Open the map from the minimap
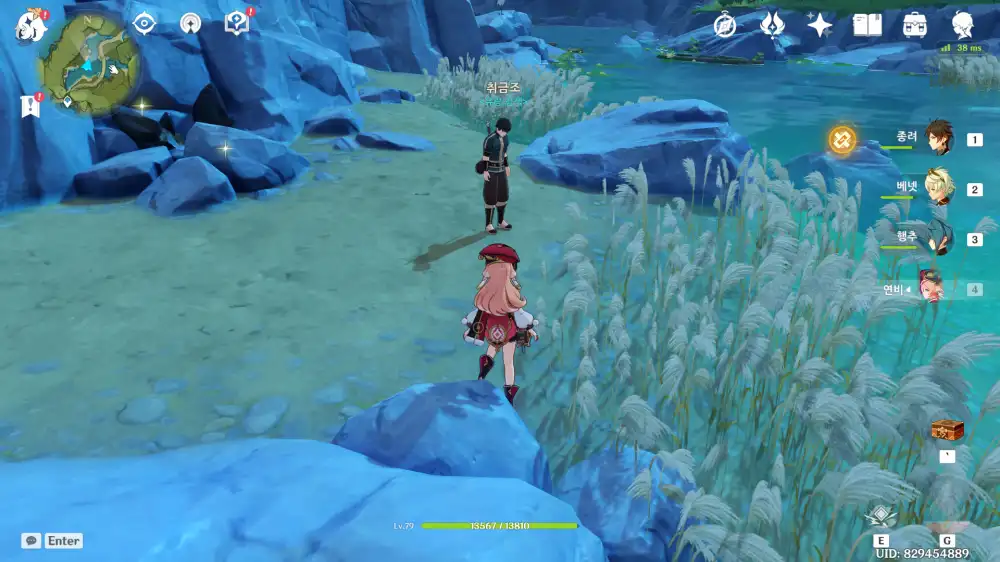Screen dimensions: 1000x562 88,67
